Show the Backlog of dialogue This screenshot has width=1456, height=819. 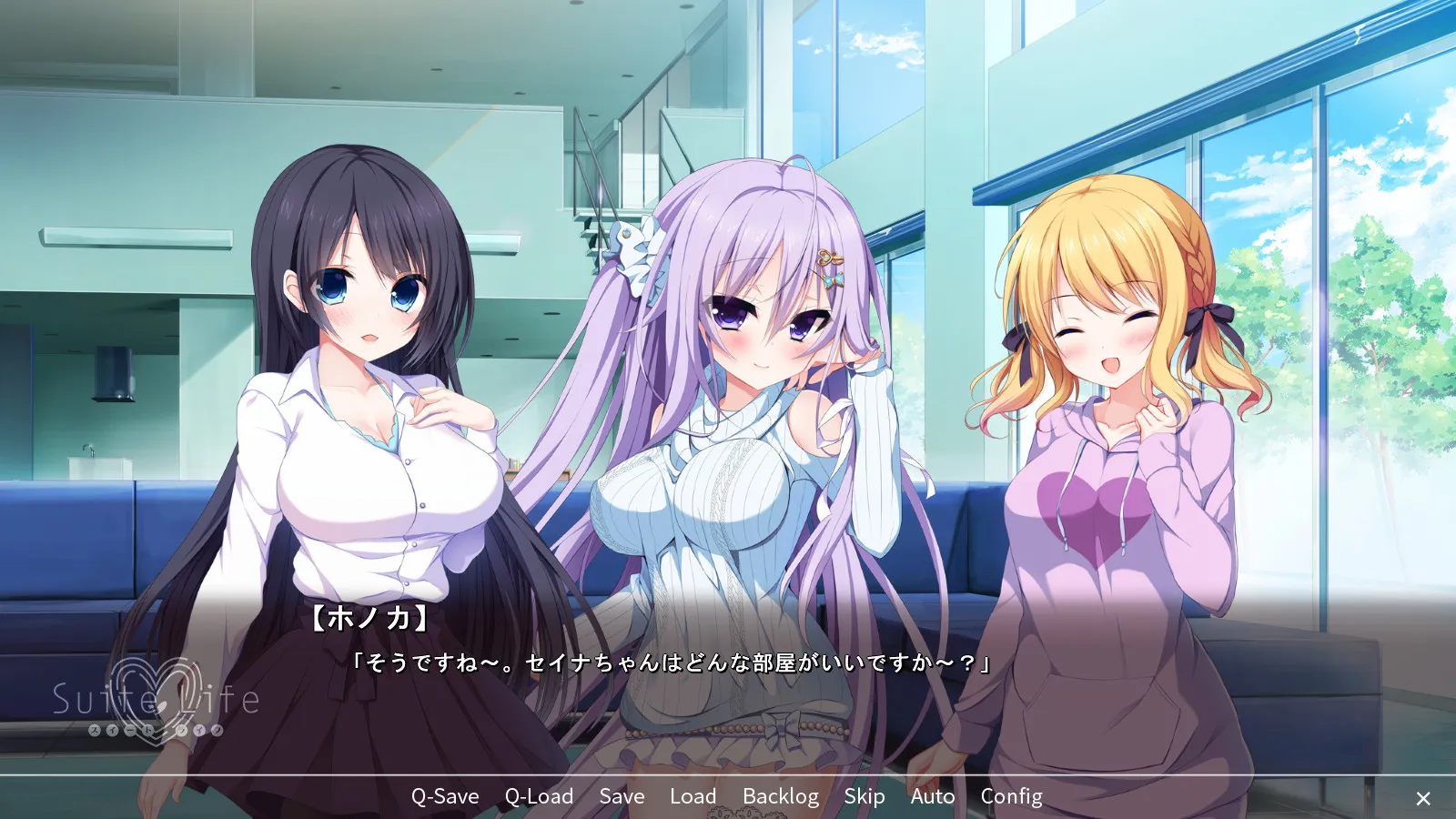click(780, 796)
